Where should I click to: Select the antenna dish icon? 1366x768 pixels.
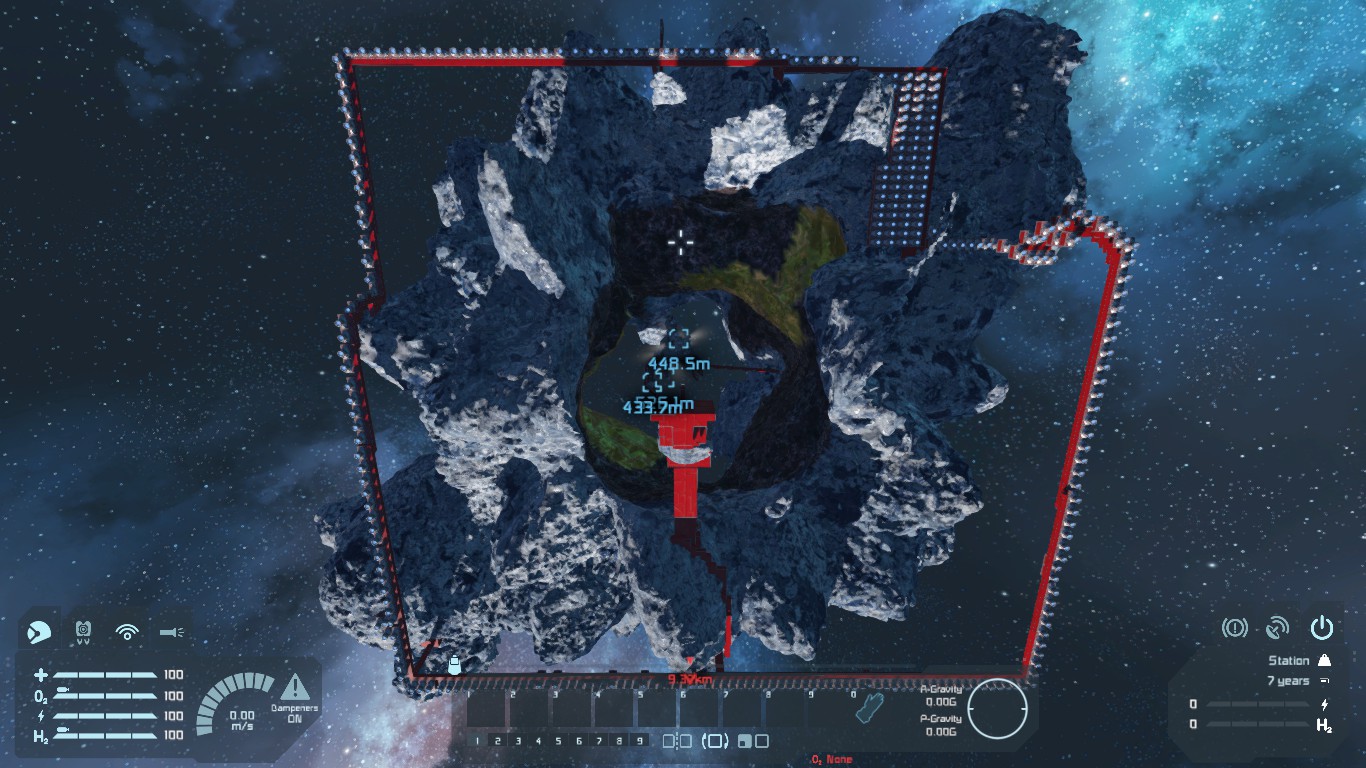(x=1278, y=627)
